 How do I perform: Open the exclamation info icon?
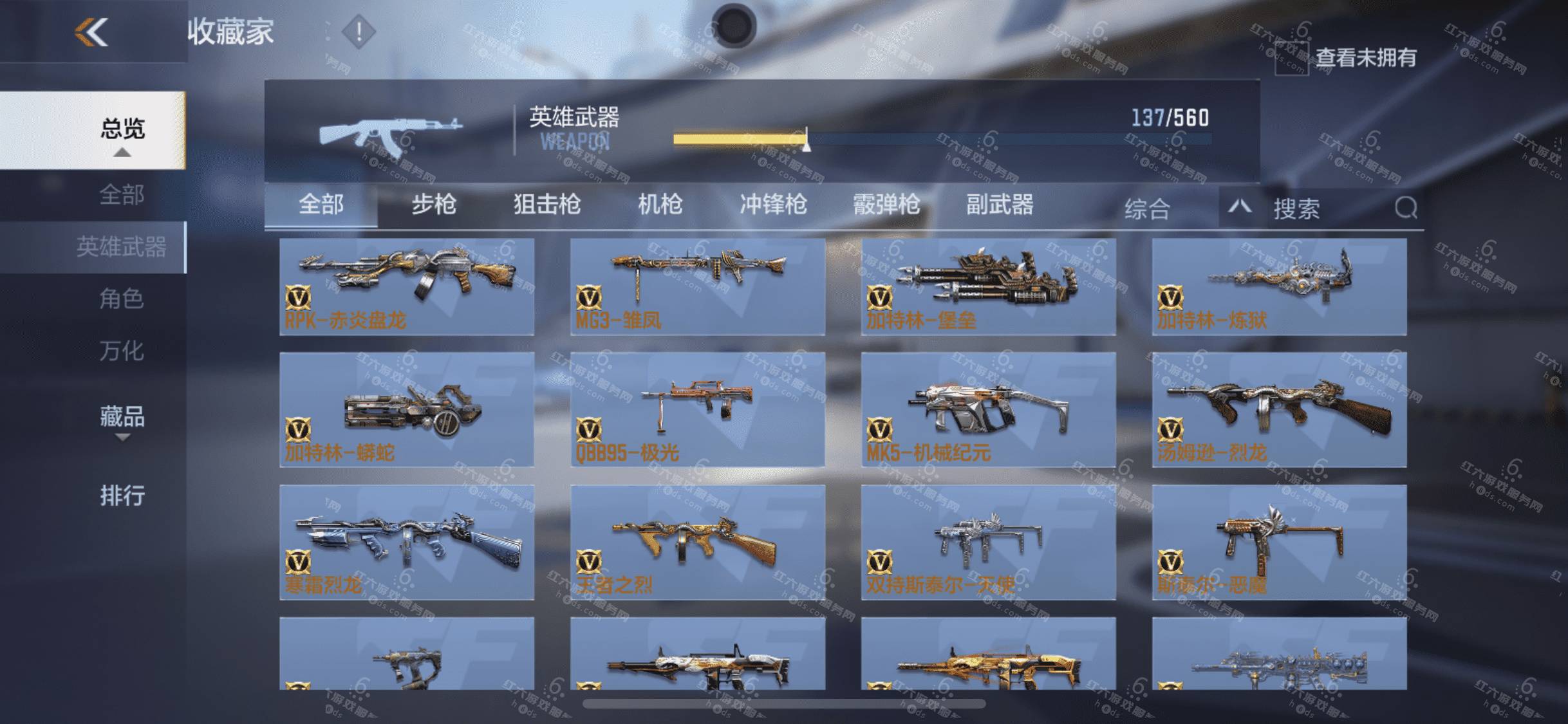[359, 32]
